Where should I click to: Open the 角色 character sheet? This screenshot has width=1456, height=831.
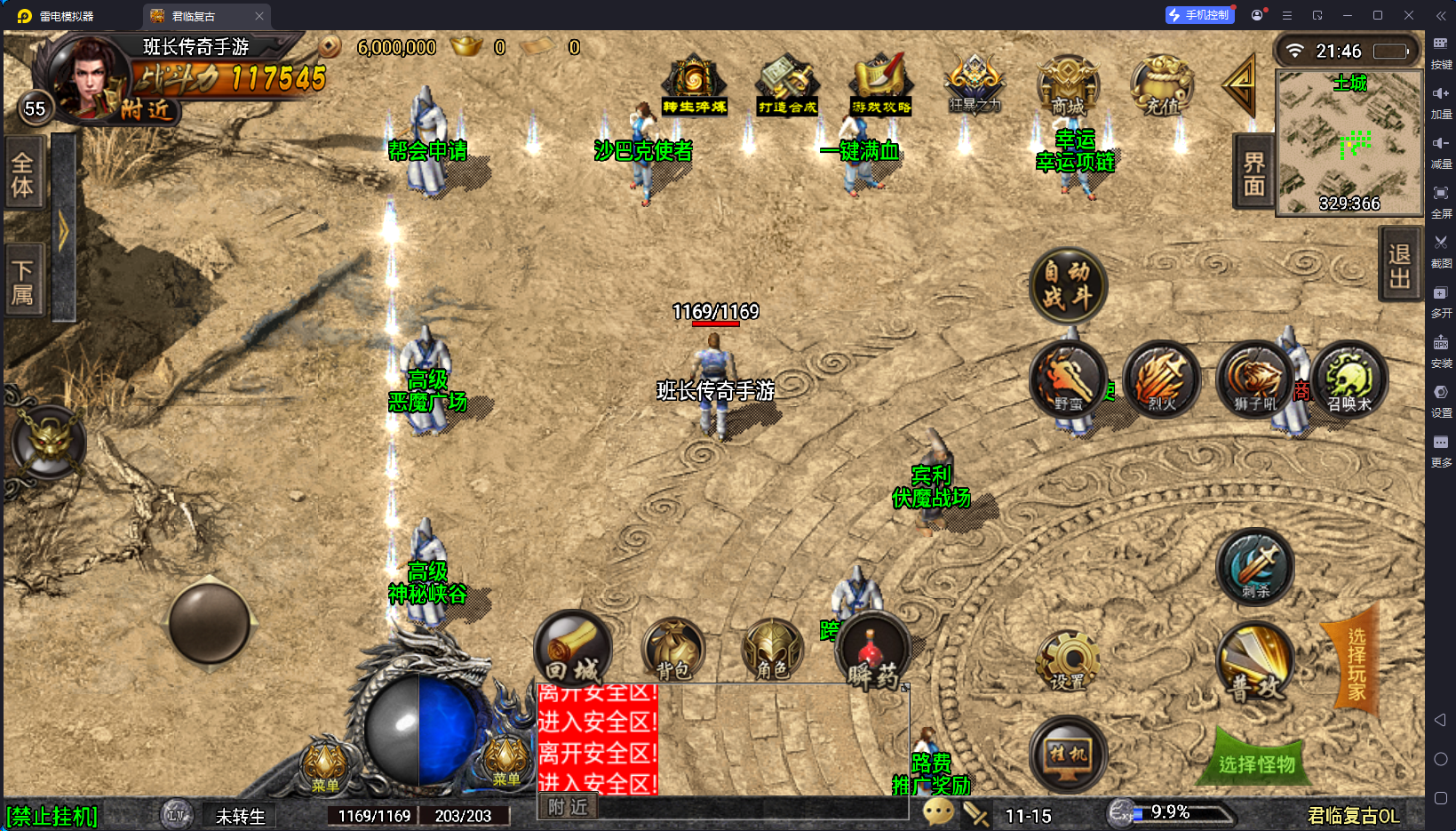(x=772, y=651)
